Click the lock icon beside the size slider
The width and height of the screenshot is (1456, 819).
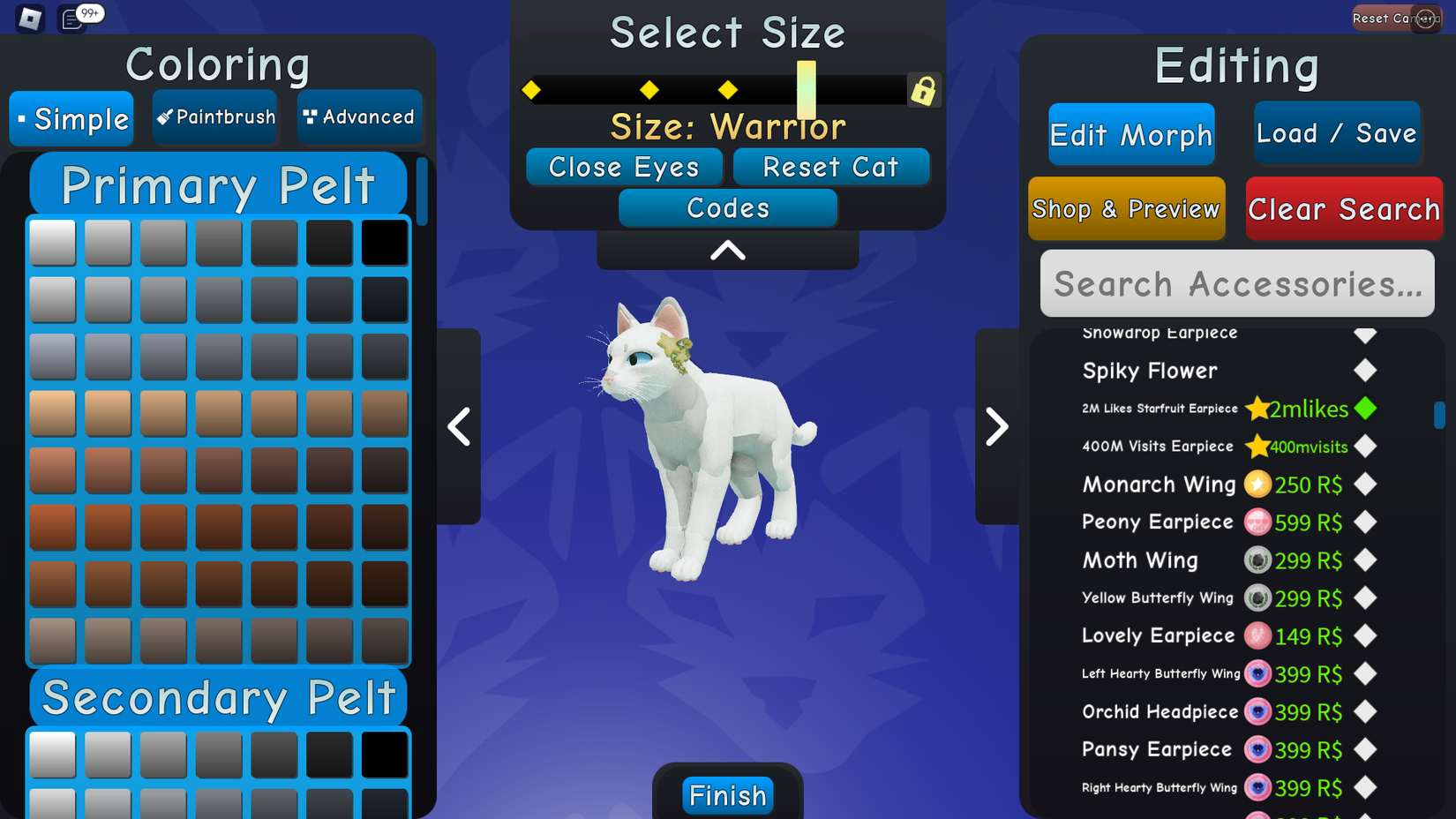point(923,89)
